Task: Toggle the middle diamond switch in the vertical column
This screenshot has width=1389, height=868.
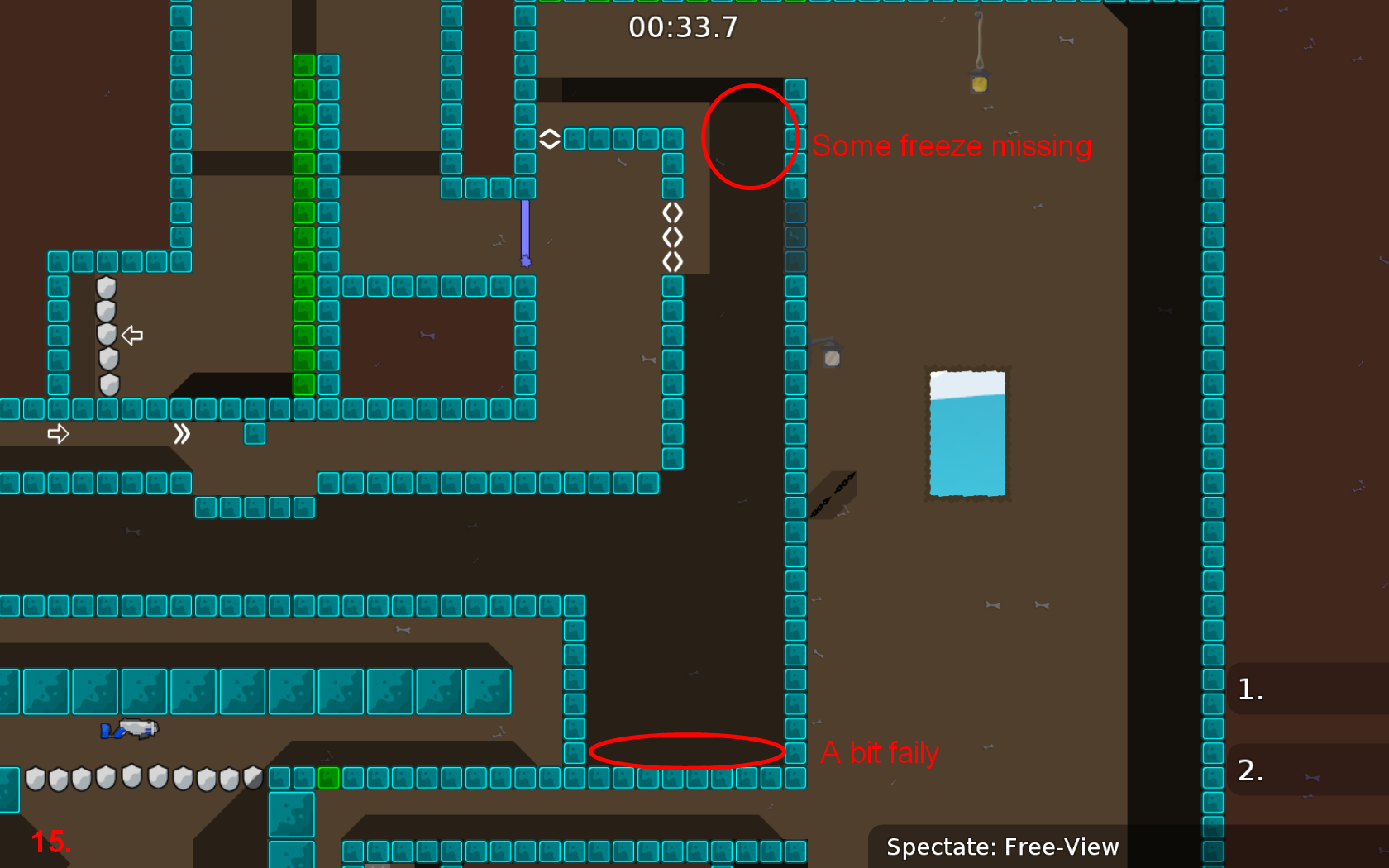Action: click(x=672, y=237)
